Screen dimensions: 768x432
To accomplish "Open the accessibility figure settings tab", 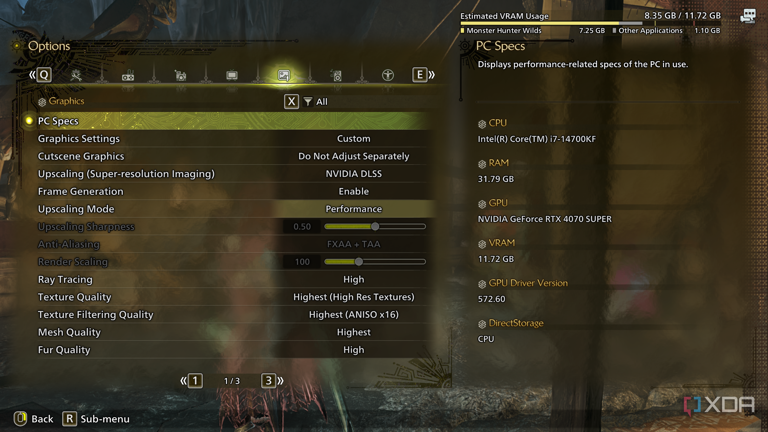I will (x=388, y=75).
